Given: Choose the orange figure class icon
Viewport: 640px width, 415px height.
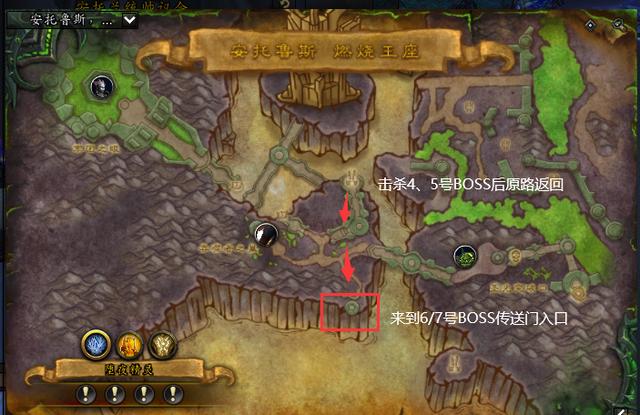Looking at the screenshot, I should pyautogui.click(x=130, y=345).
